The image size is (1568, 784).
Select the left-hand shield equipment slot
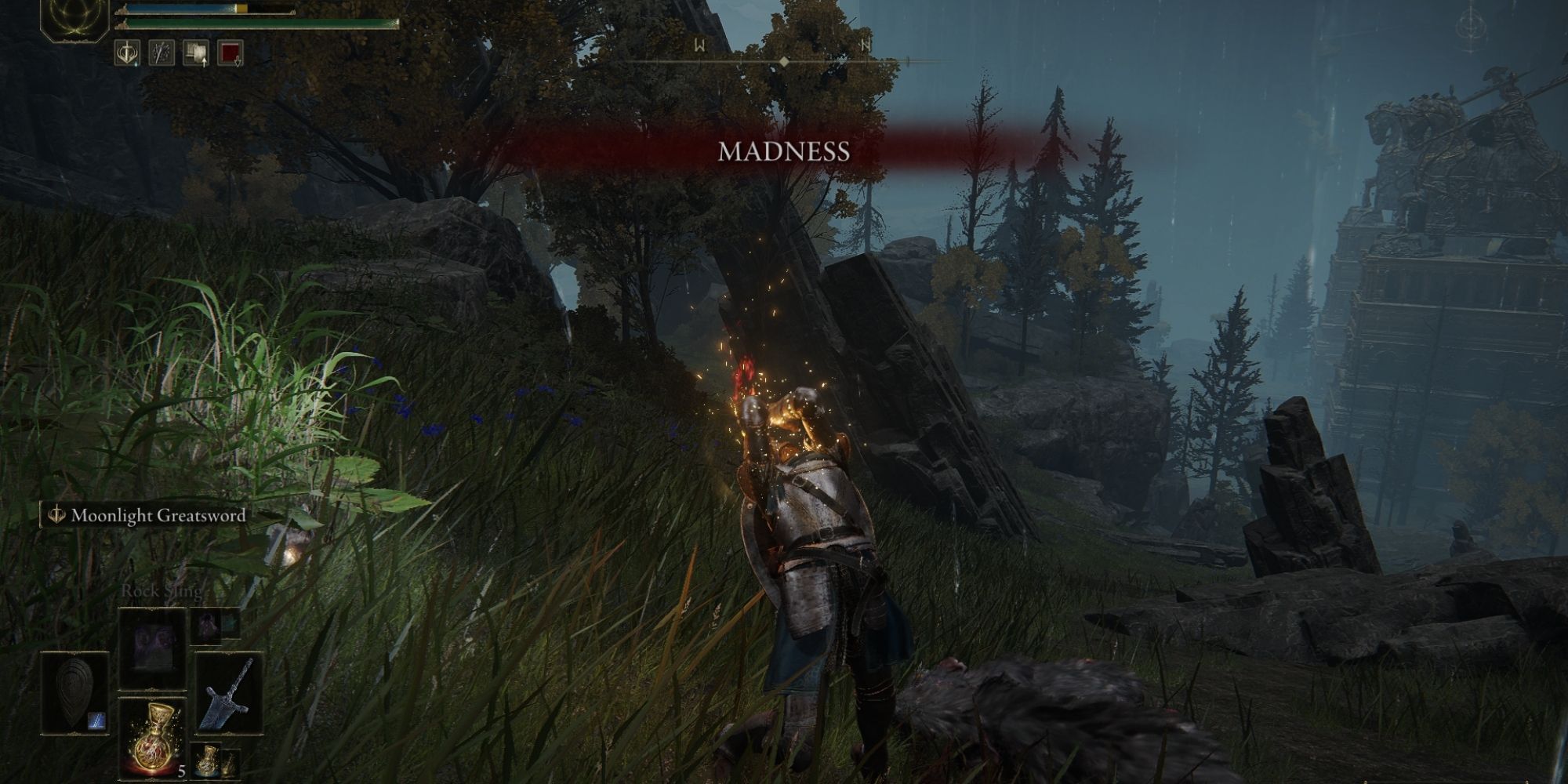pyautogui.click(x=74, y=693)
